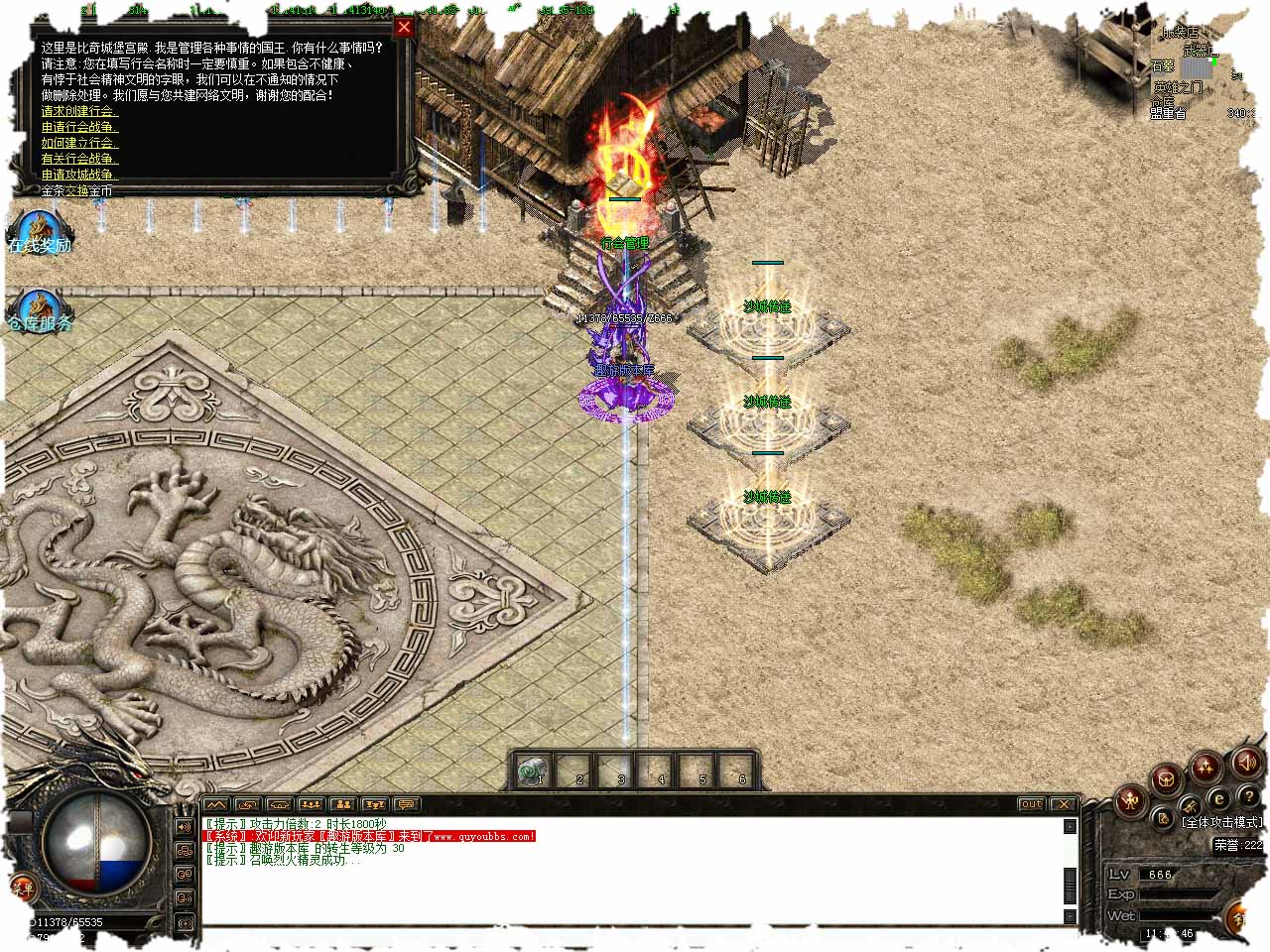1270x952 pixels.
Task: Open the character figure icon
Action: point(1129,799)
